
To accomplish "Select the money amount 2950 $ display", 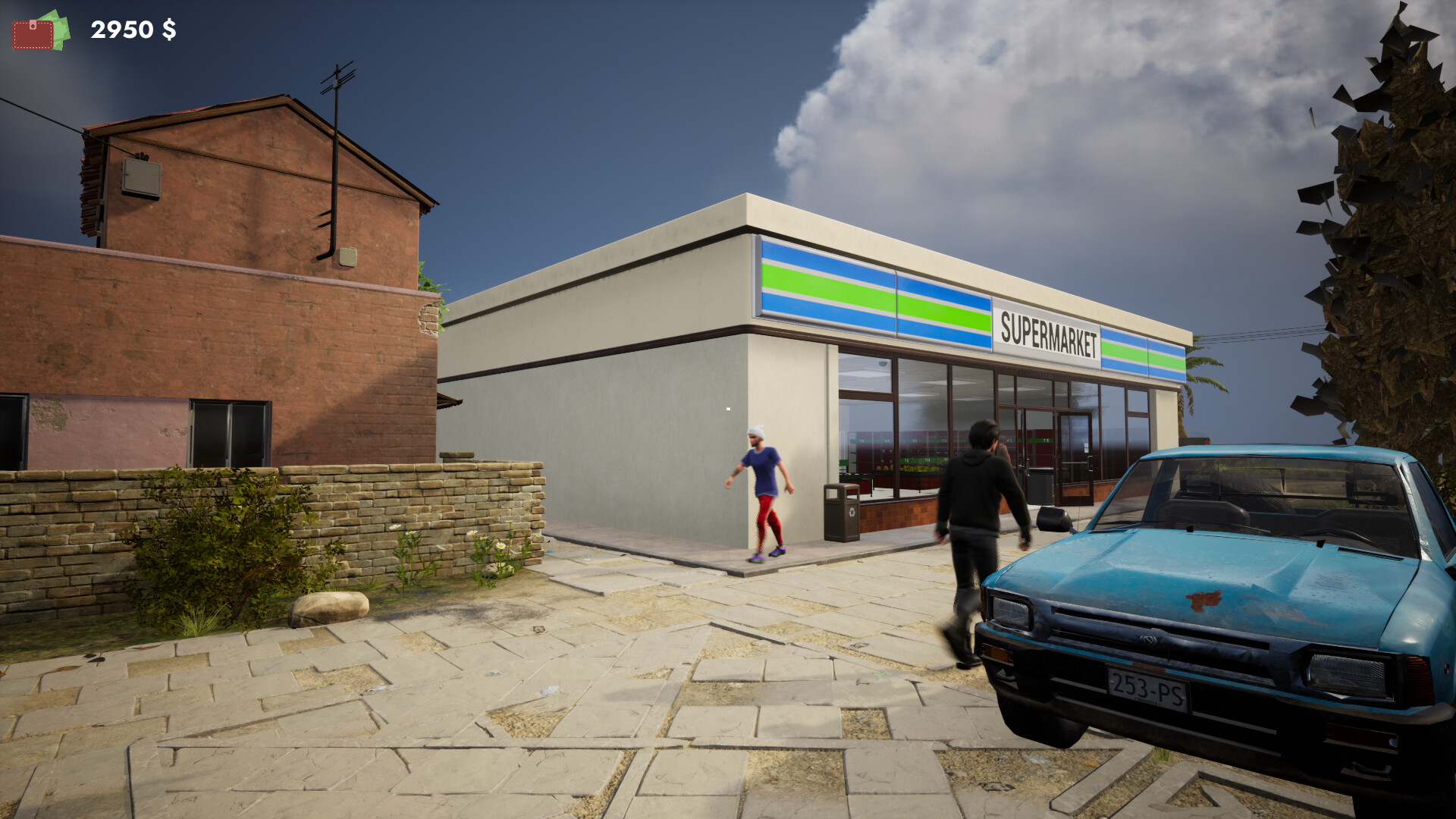I will (133, 30).
